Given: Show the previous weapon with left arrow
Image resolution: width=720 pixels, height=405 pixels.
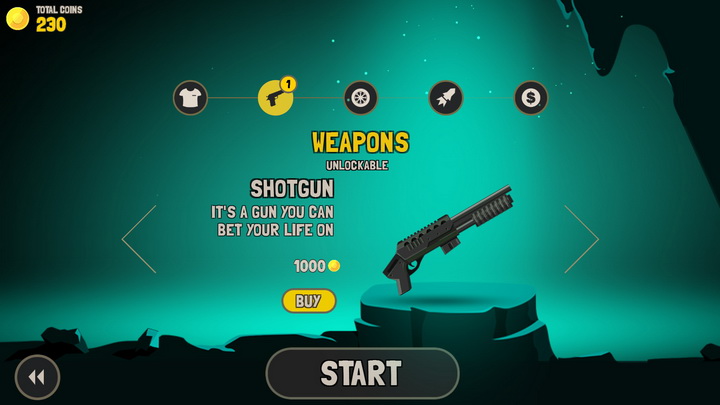Looking at the screenshot, I should click(139, 239).
